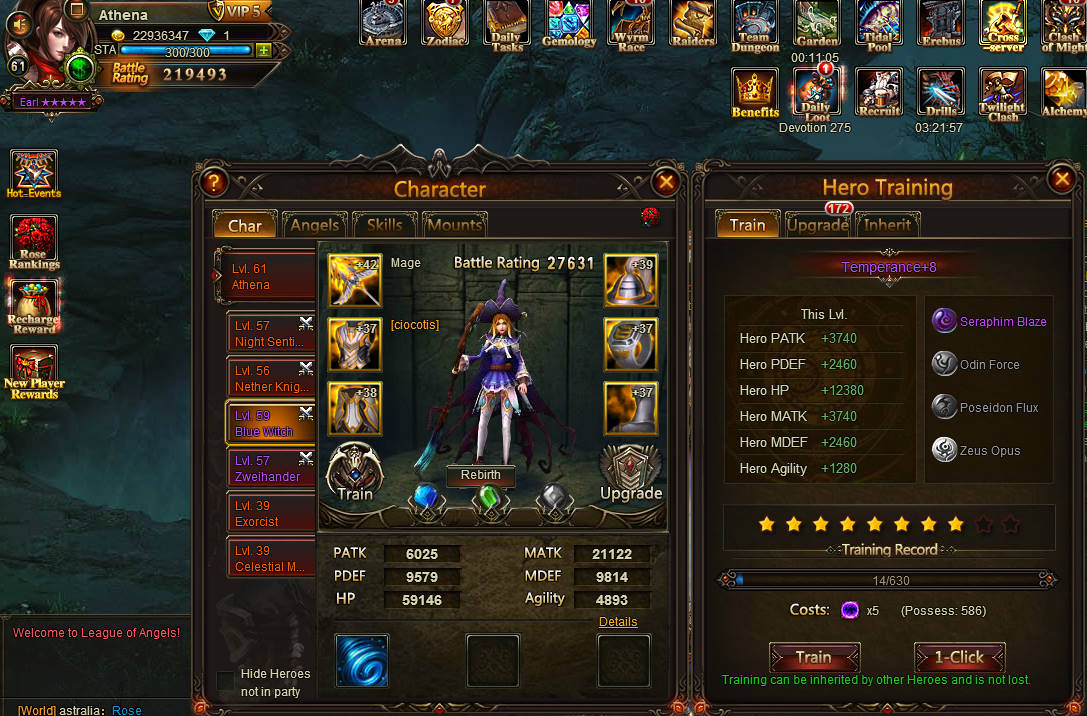Screen dimensions: 1087x716
Task: Open the Hot Events icon
Action: [34, 174]
